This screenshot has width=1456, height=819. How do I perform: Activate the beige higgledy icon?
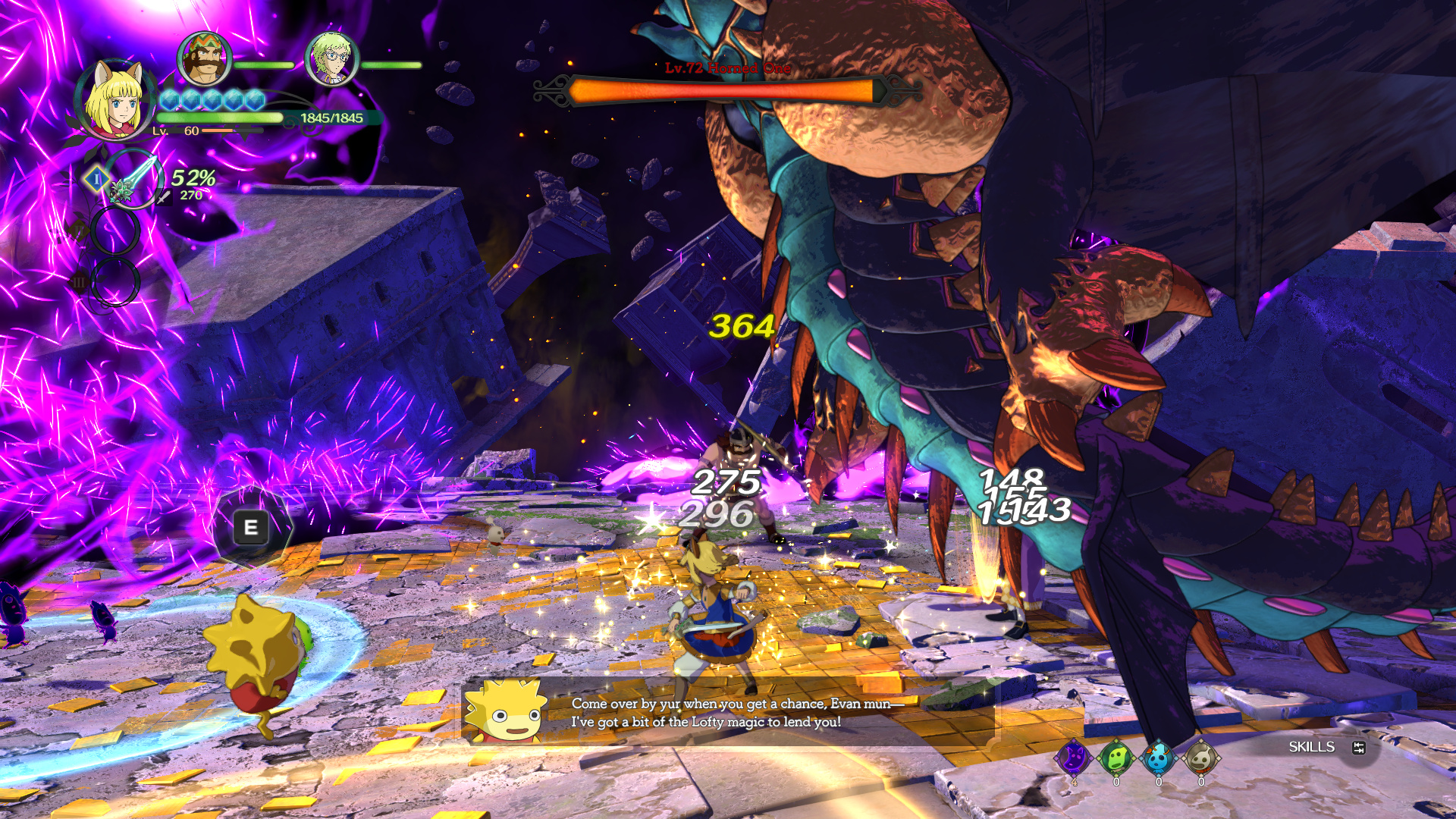1200,757
